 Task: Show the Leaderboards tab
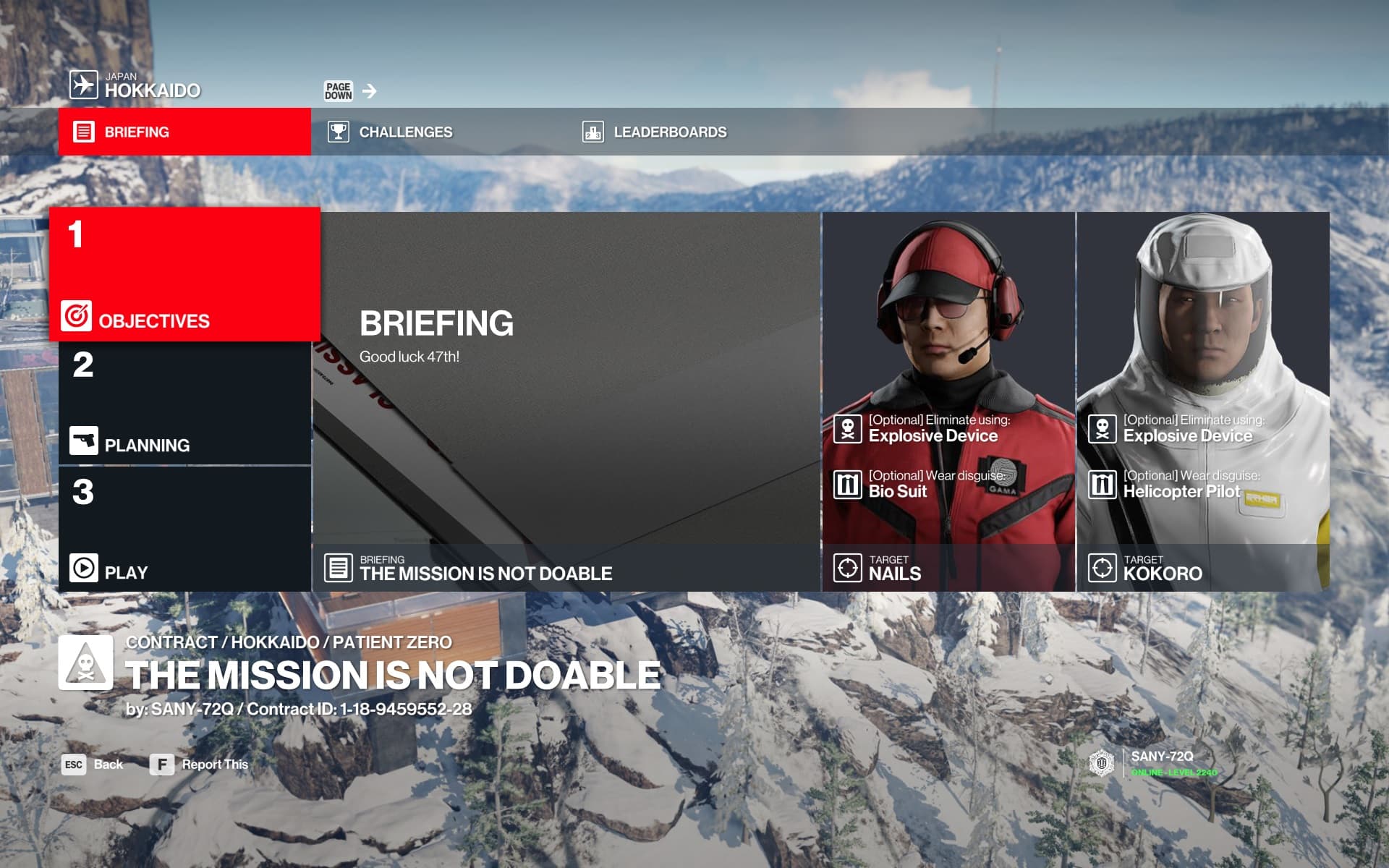tap(669, 132)
